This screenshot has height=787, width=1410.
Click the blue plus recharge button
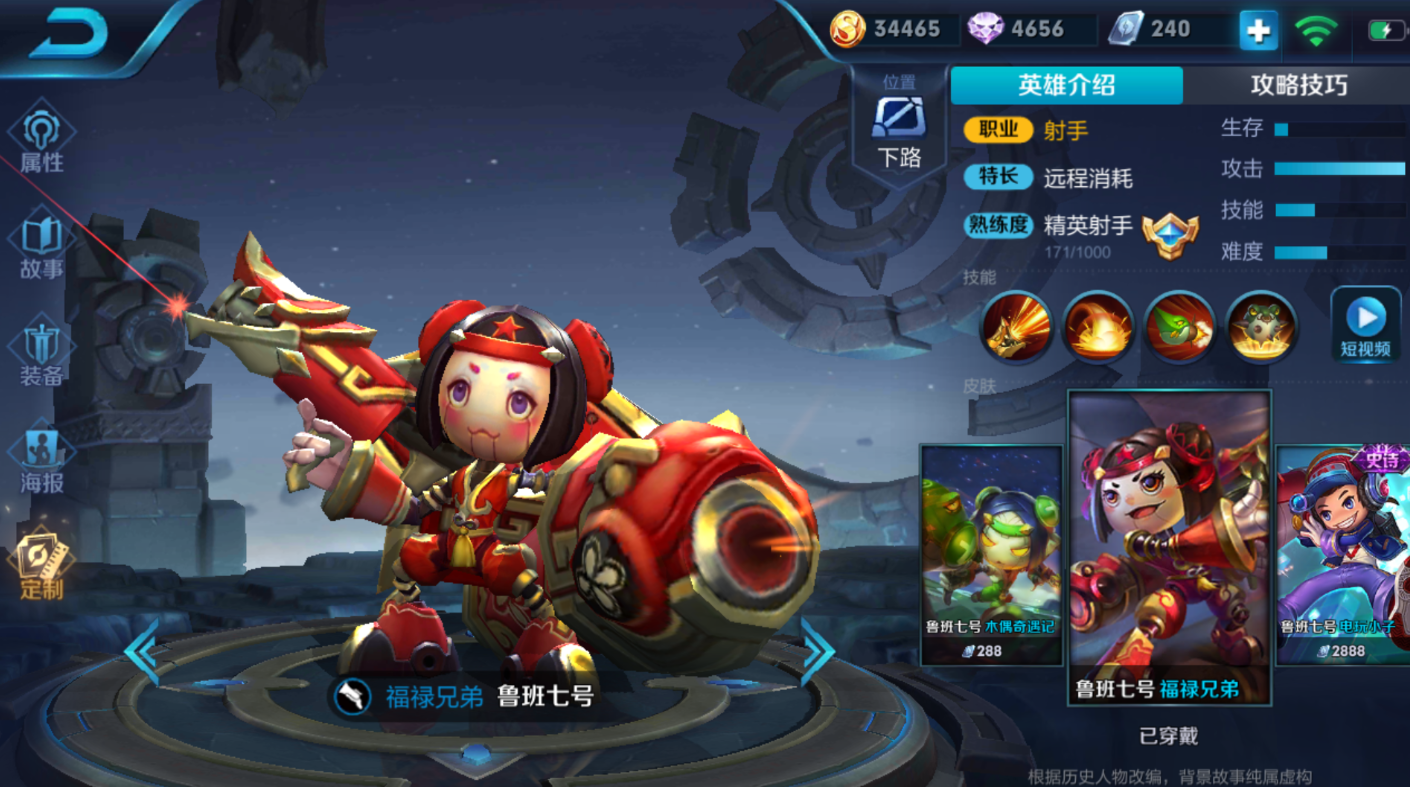(1260, 30)
